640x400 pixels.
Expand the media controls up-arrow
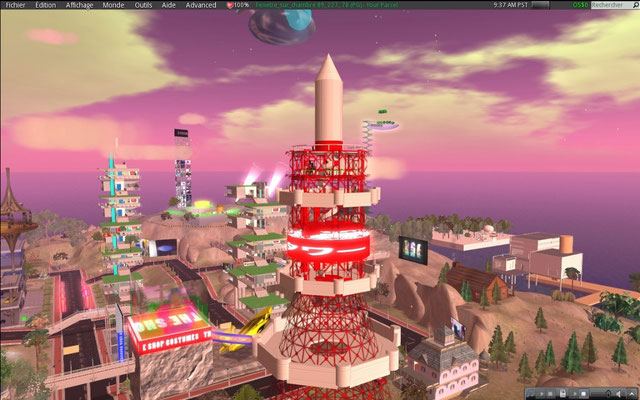632,393
